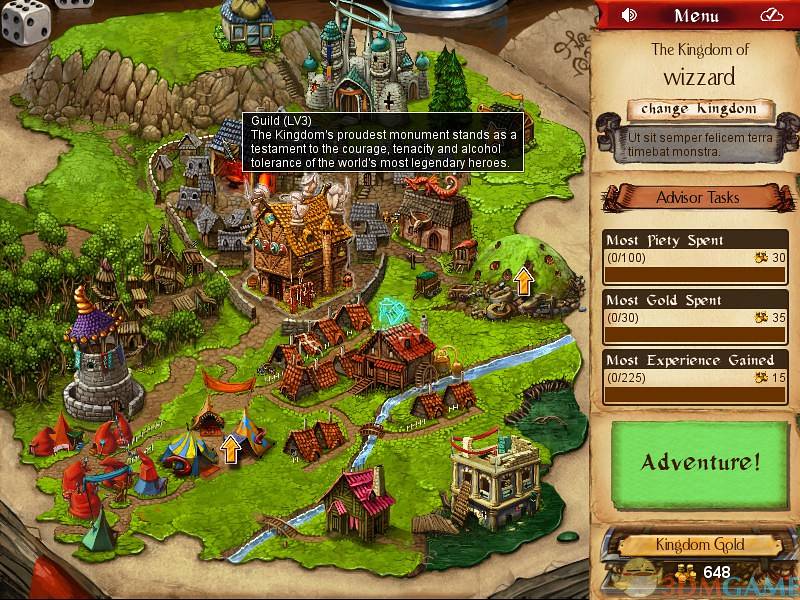This screenshot has width=800, height=600.
Task: Click the cloud sync icon
Action: [x=771, y=15]
